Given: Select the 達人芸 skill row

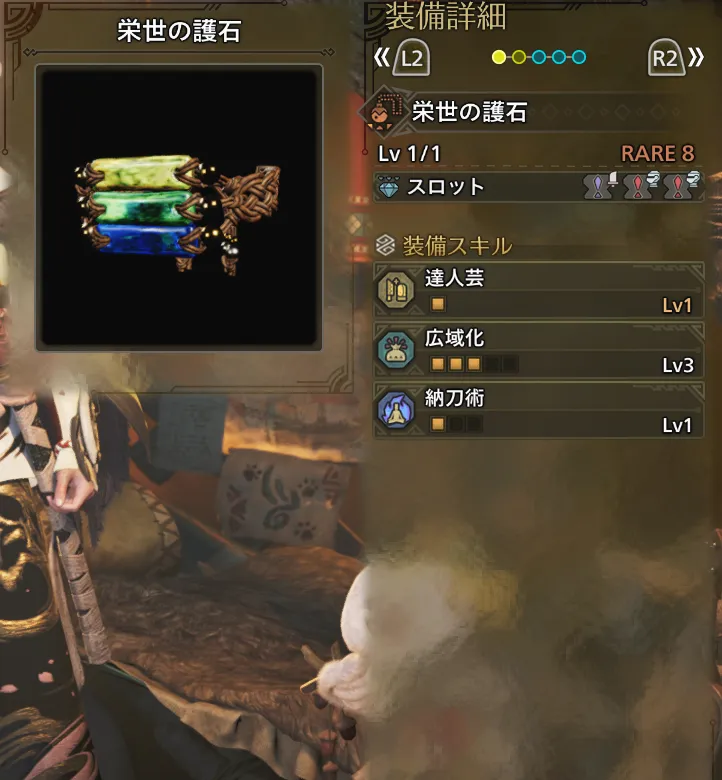Looking at the screenshot, I should (x=540, y=291).
